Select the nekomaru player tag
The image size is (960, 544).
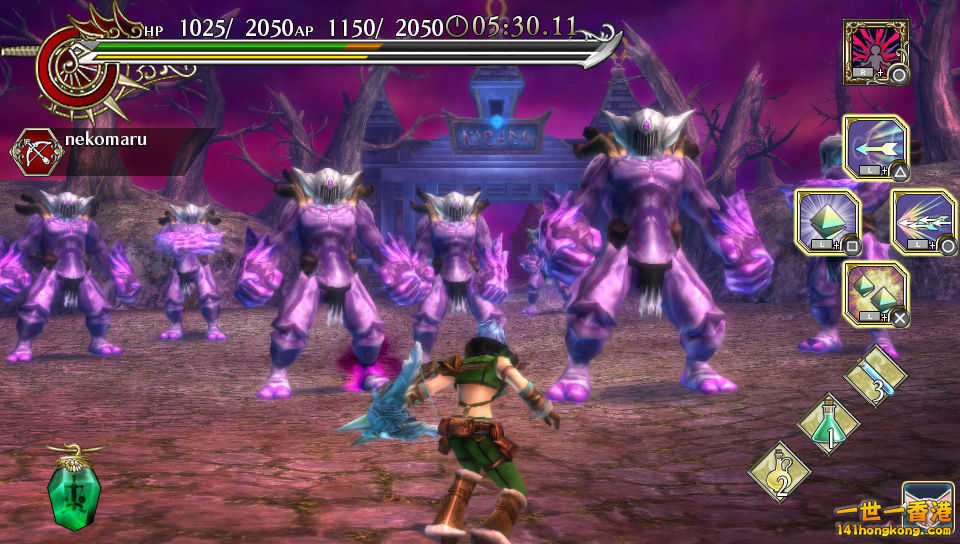105,141
